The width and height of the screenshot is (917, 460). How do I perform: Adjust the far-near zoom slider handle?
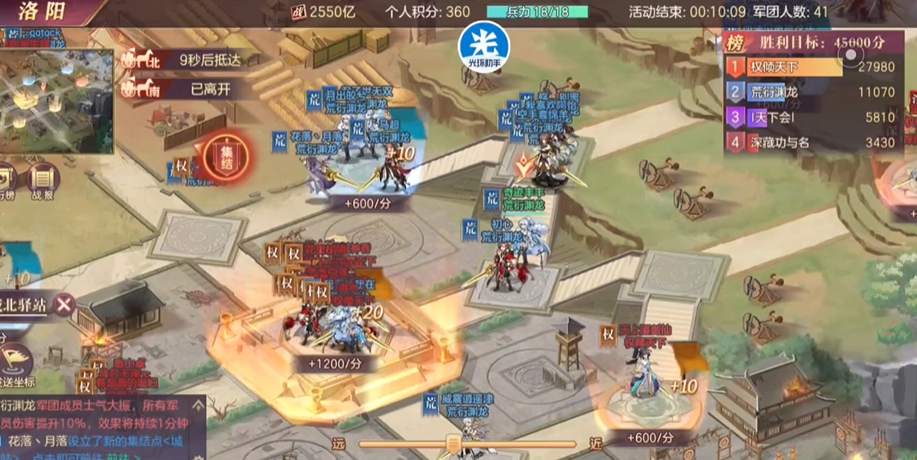coord(453,443)
